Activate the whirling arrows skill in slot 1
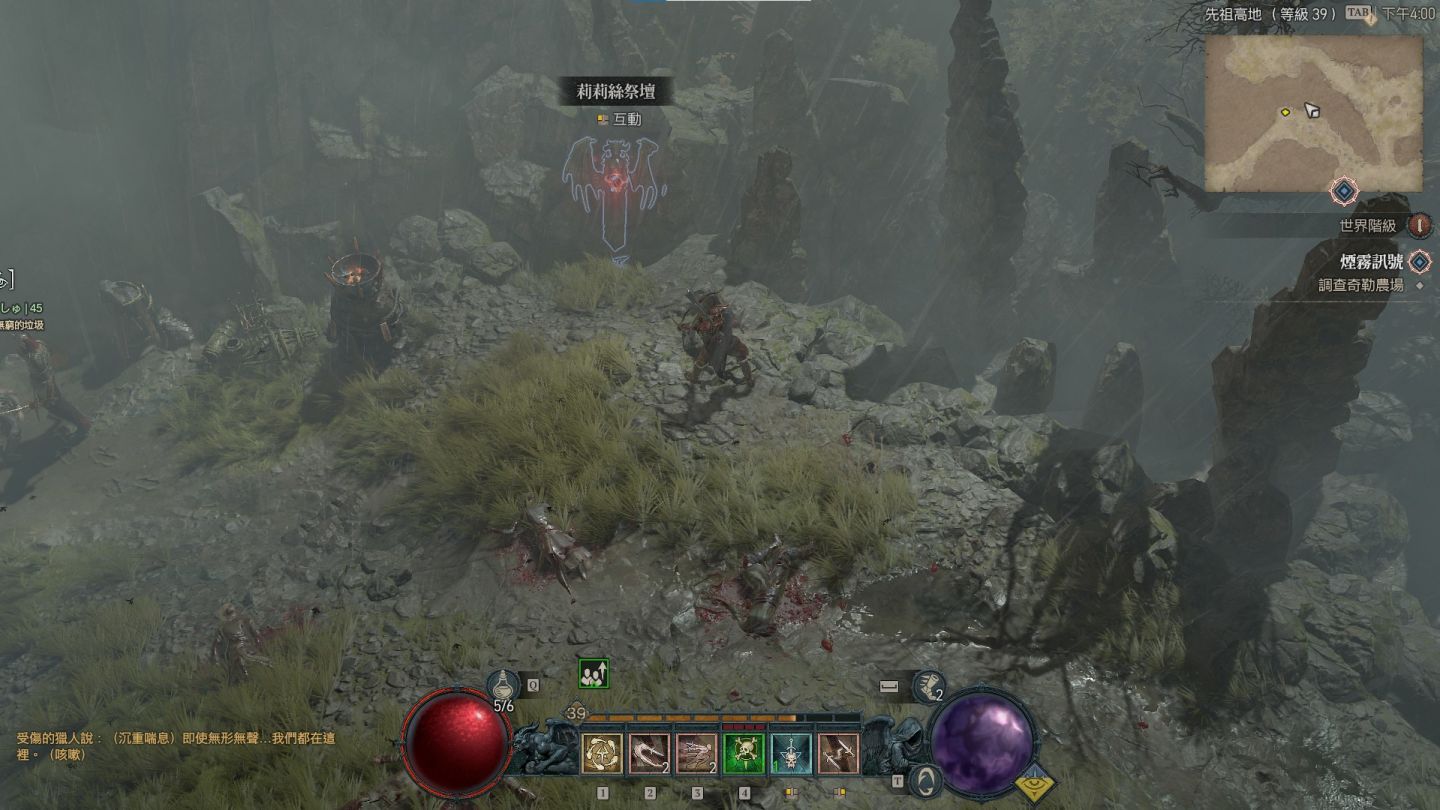Screen dimensions: 1440x810 603,754
